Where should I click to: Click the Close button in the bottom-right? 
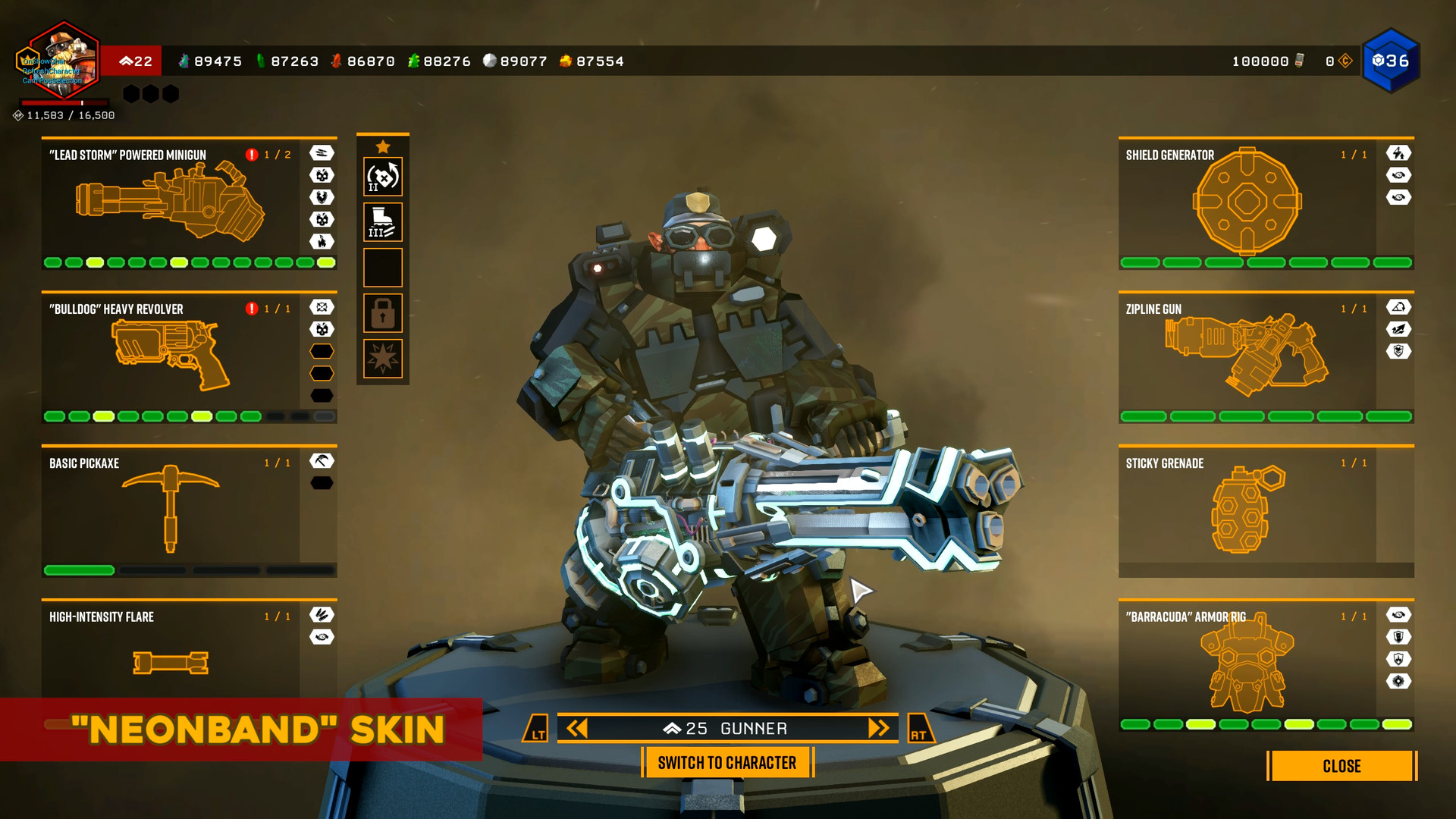point(1341,766)
